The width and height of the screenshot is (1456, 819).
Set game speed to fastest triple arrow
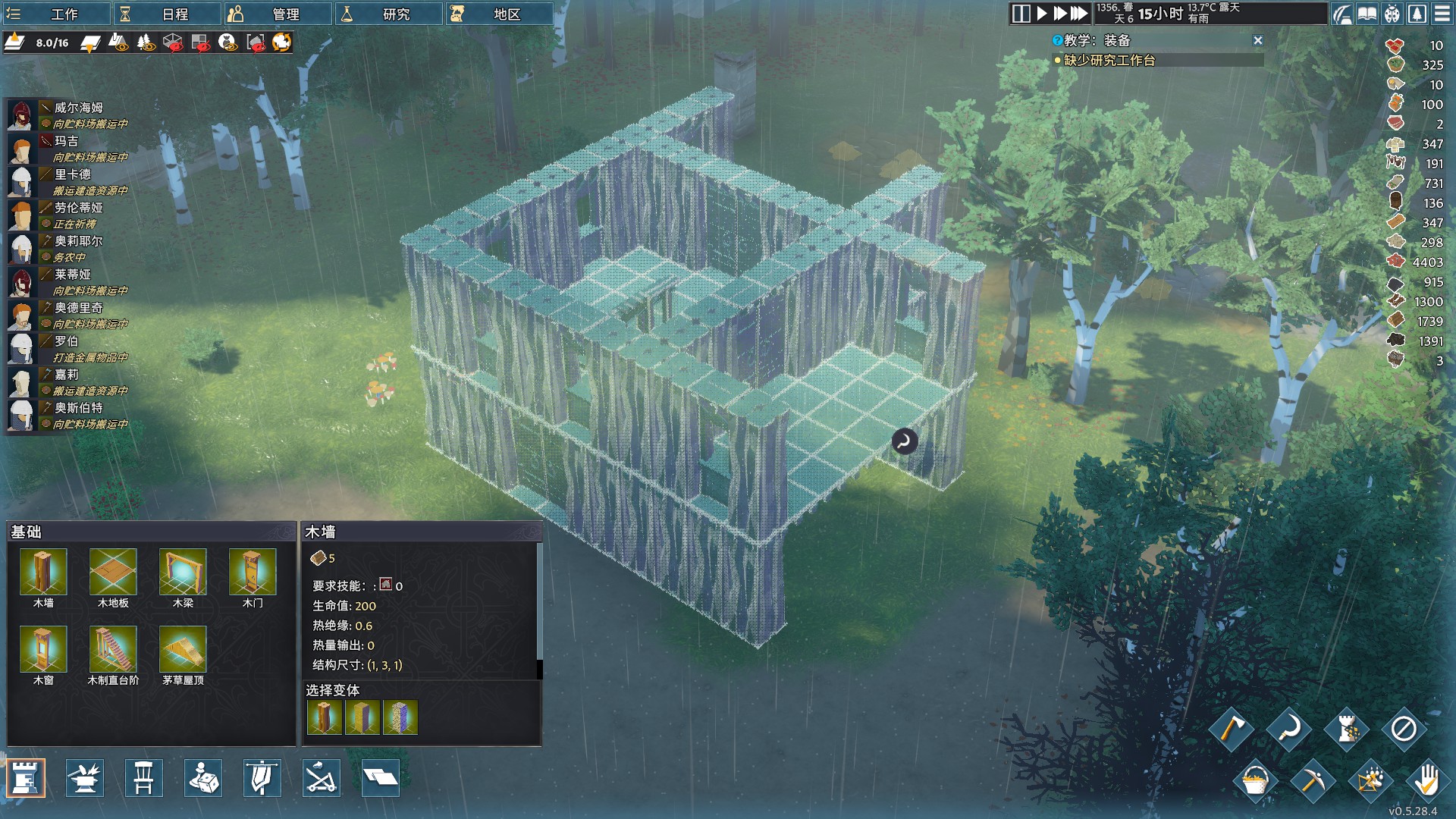tap(1078, 14)
